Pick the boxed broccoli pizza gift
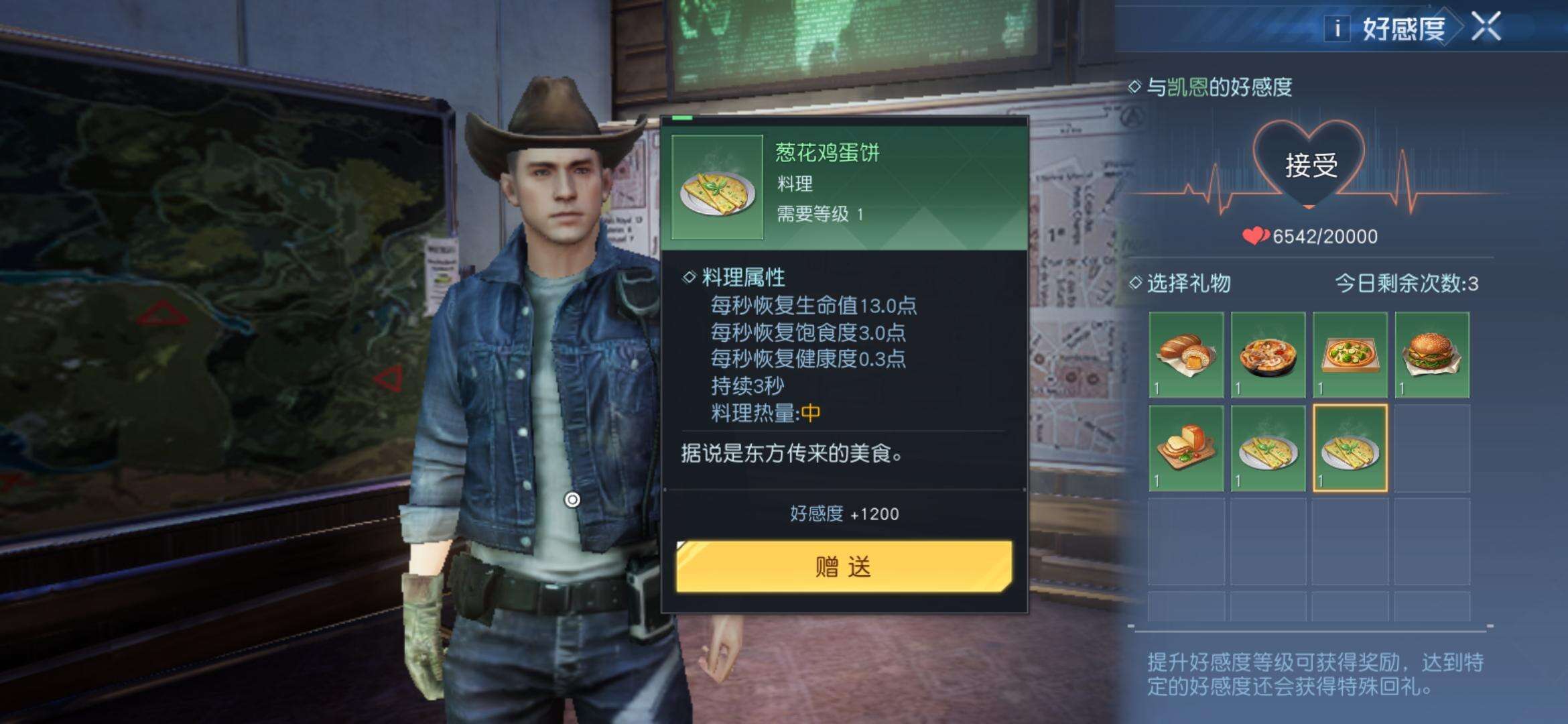Viewport: 1568px width, 724px height. [x=1350, y=355]
